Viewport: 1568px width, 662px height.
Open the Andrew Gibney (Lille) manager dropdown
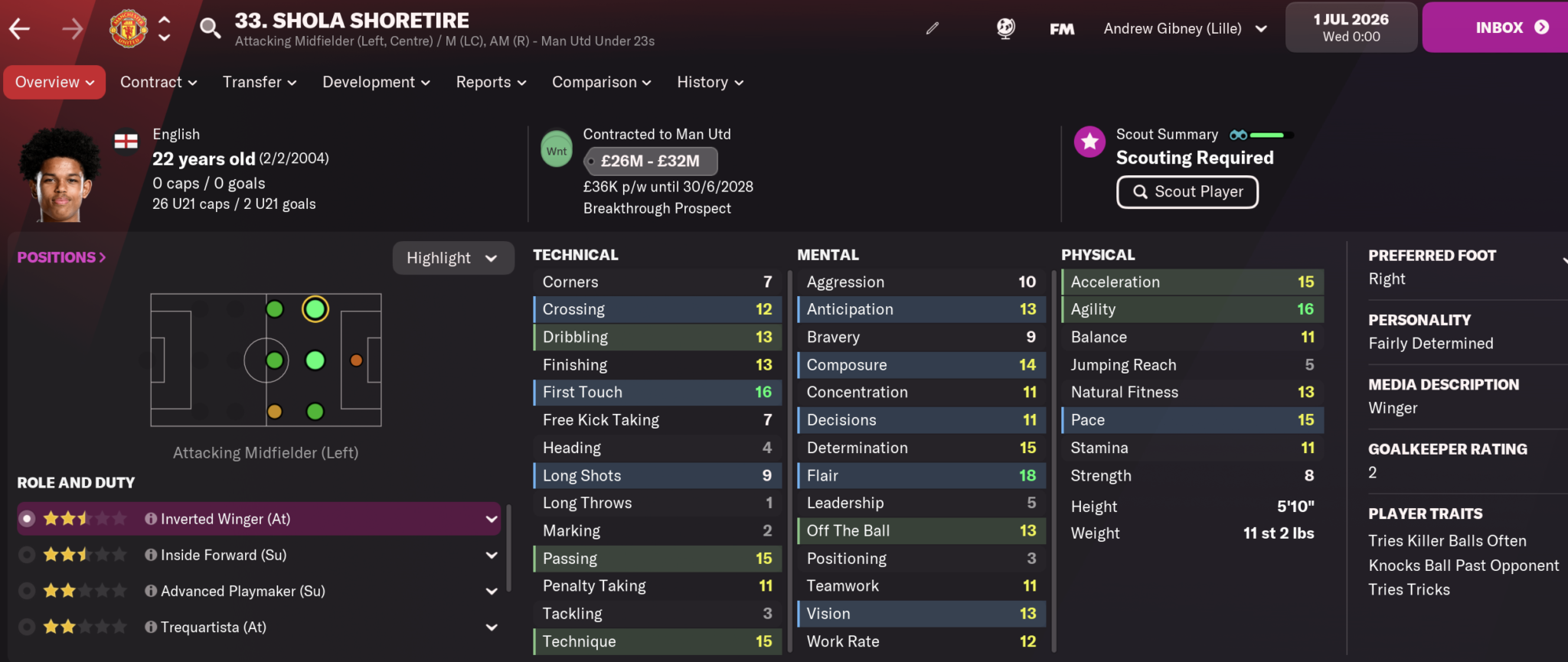(1184, 28)
